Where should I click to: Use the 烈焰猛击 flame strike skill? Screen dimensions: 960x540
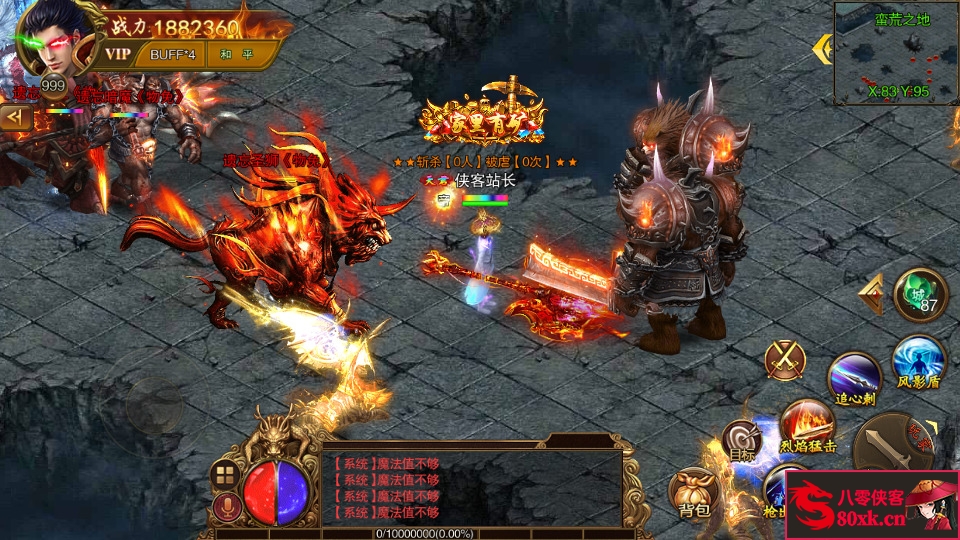pos(806,422)
